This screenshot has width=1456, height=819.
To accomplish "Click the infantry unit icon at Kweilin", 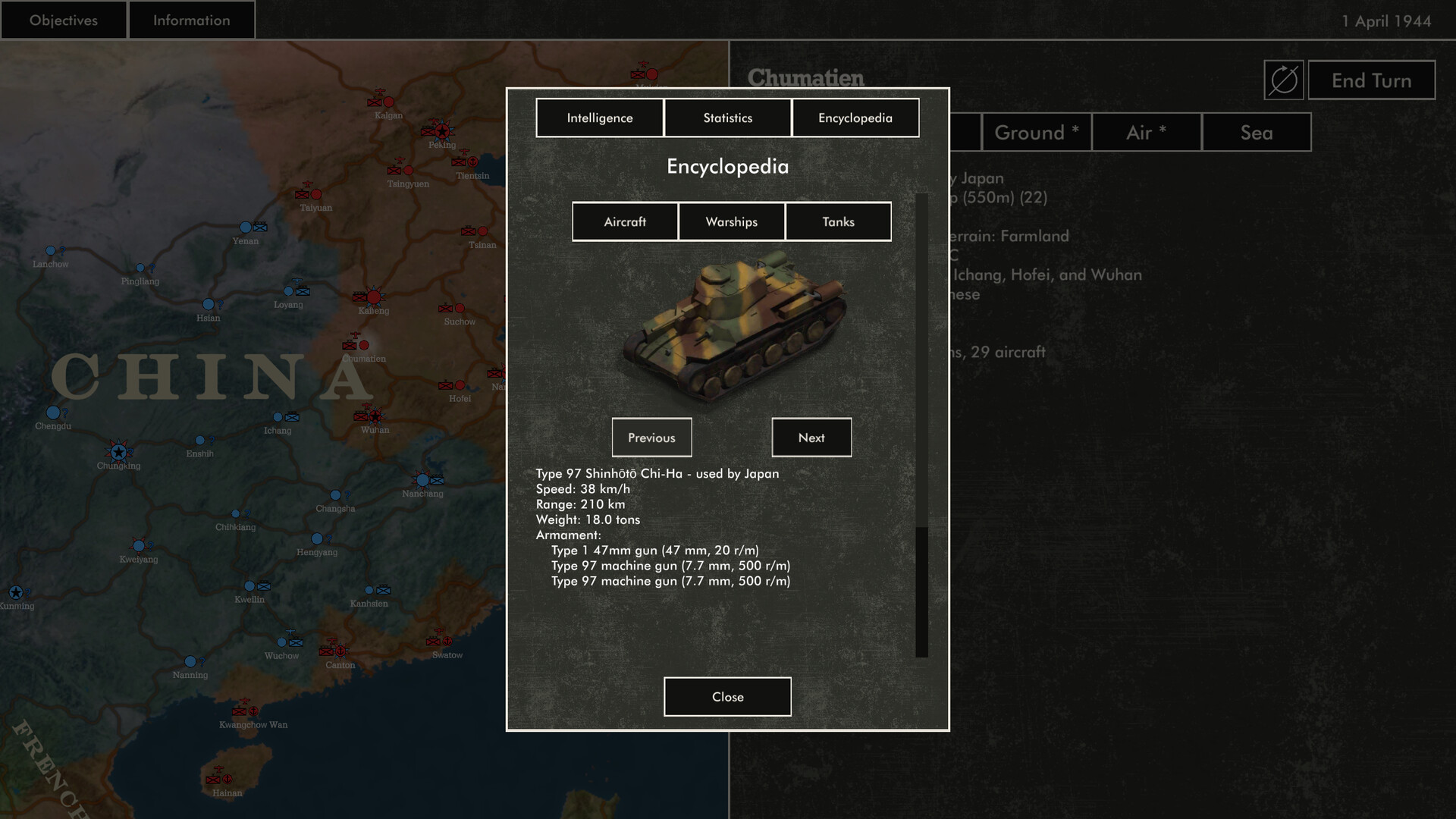I will pyautogui.click(x=263, y=586).
